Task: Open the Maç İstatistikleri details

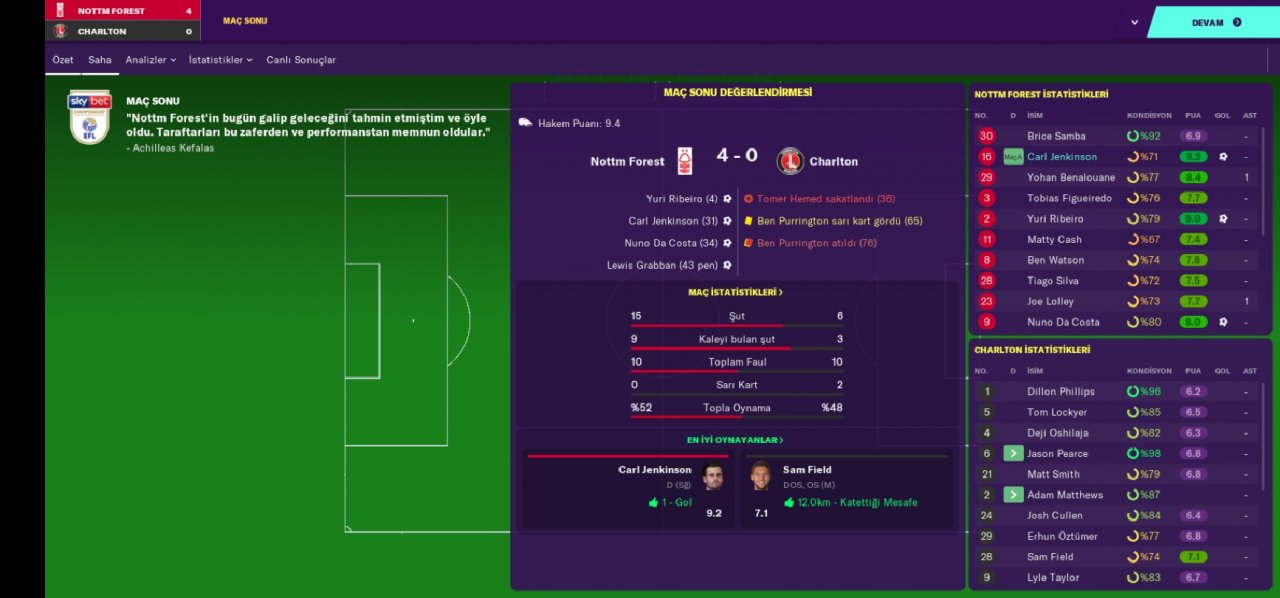Action: pos(736,293)
